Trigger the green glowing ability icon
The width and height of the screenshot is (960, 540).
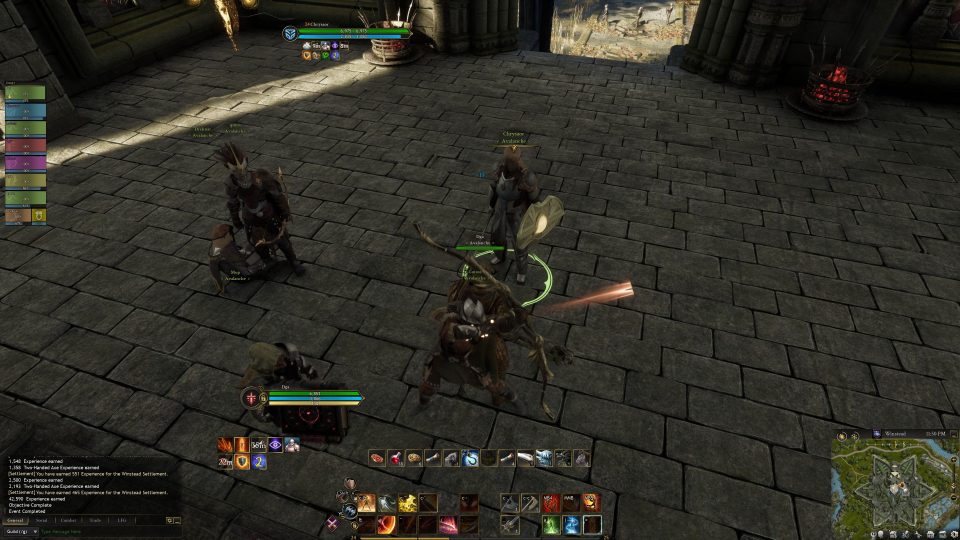(551, 524)
